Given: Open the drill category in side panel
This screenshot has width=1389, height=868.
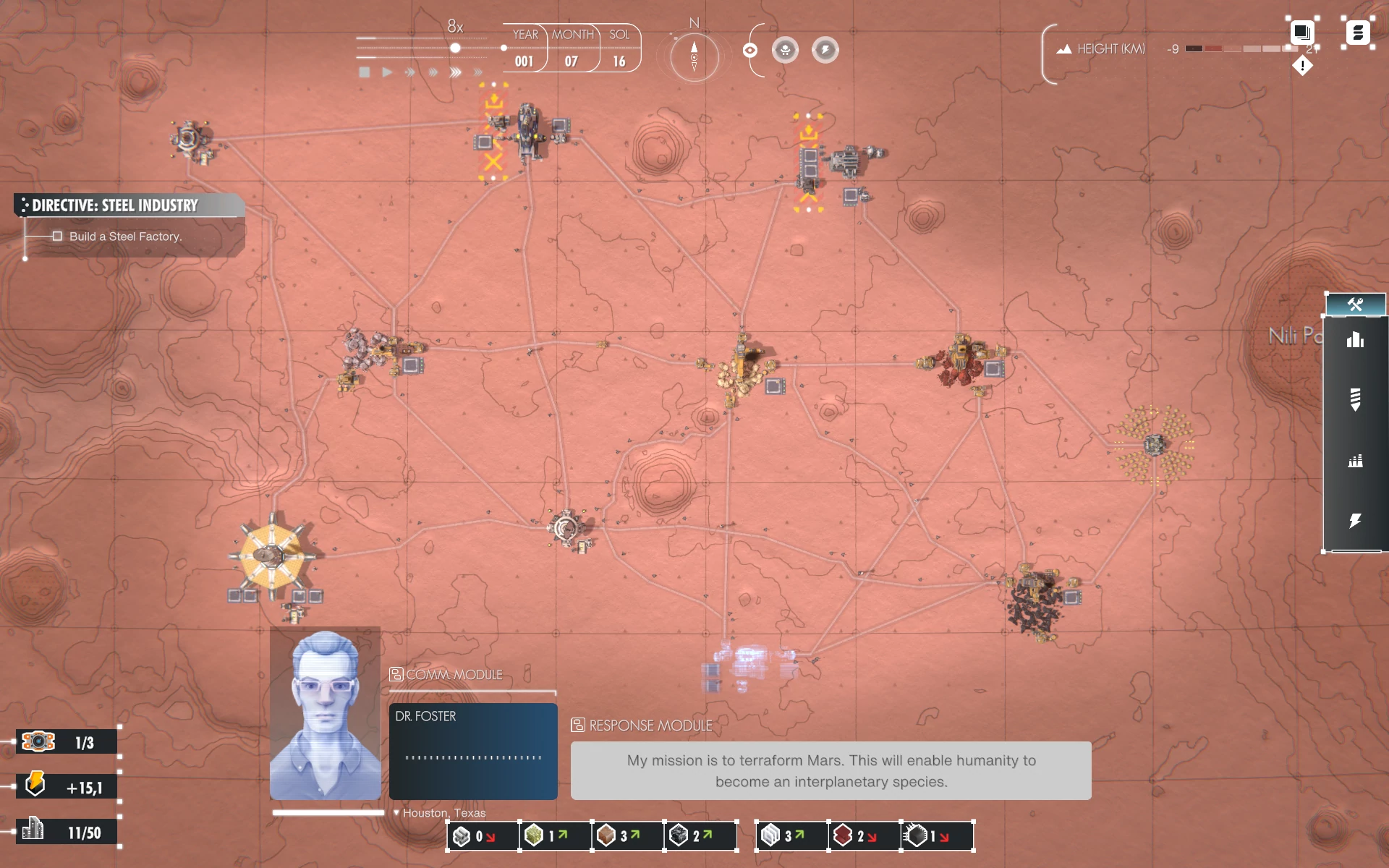Looking at the screenshot, I should click(x=1355, y=399).
